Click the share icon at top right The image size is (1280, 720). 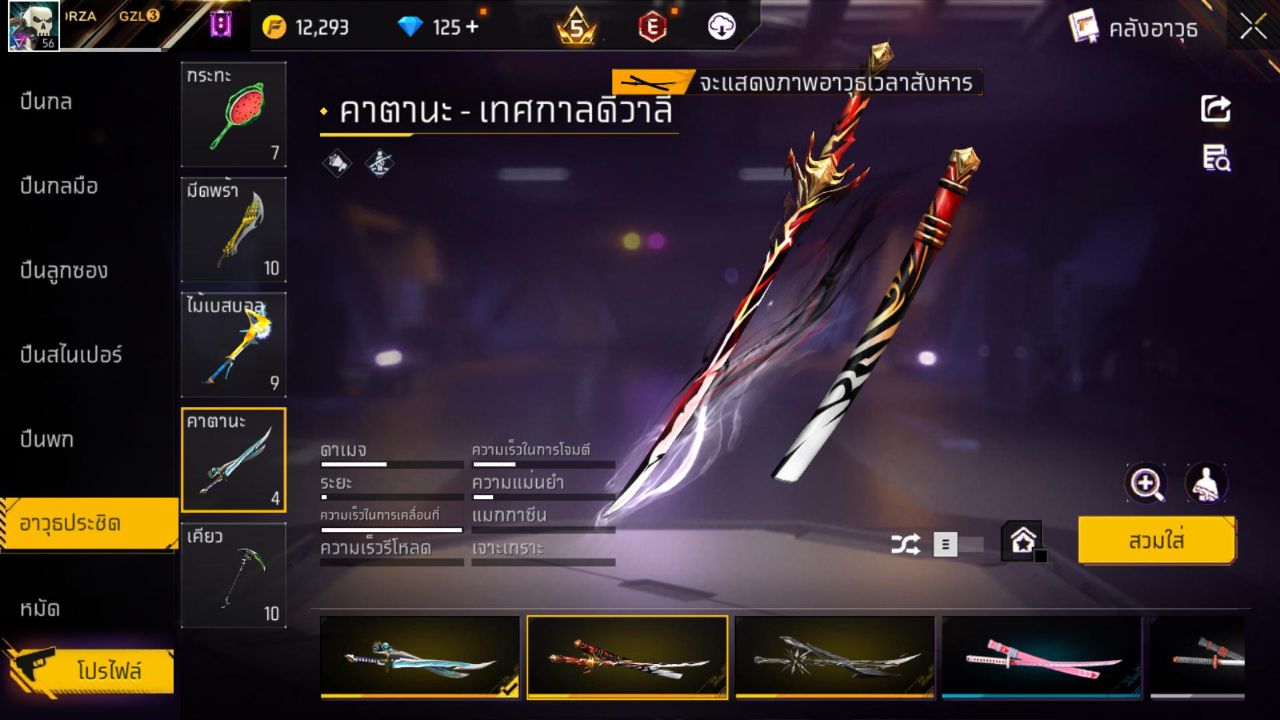click(1215, 109)
